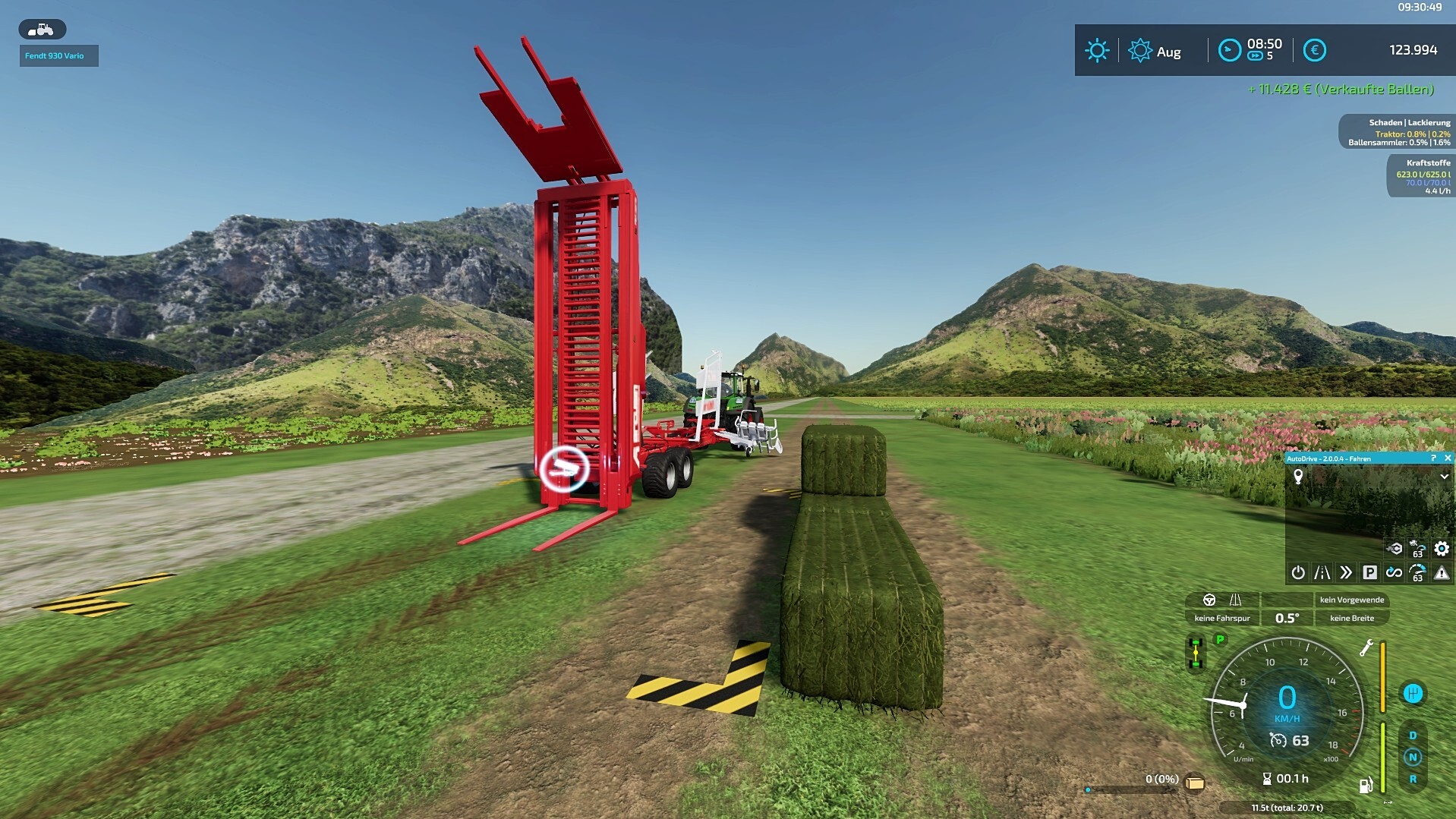
Task: Select the AutoDrive road lane icon
Action: (1322, 572)
